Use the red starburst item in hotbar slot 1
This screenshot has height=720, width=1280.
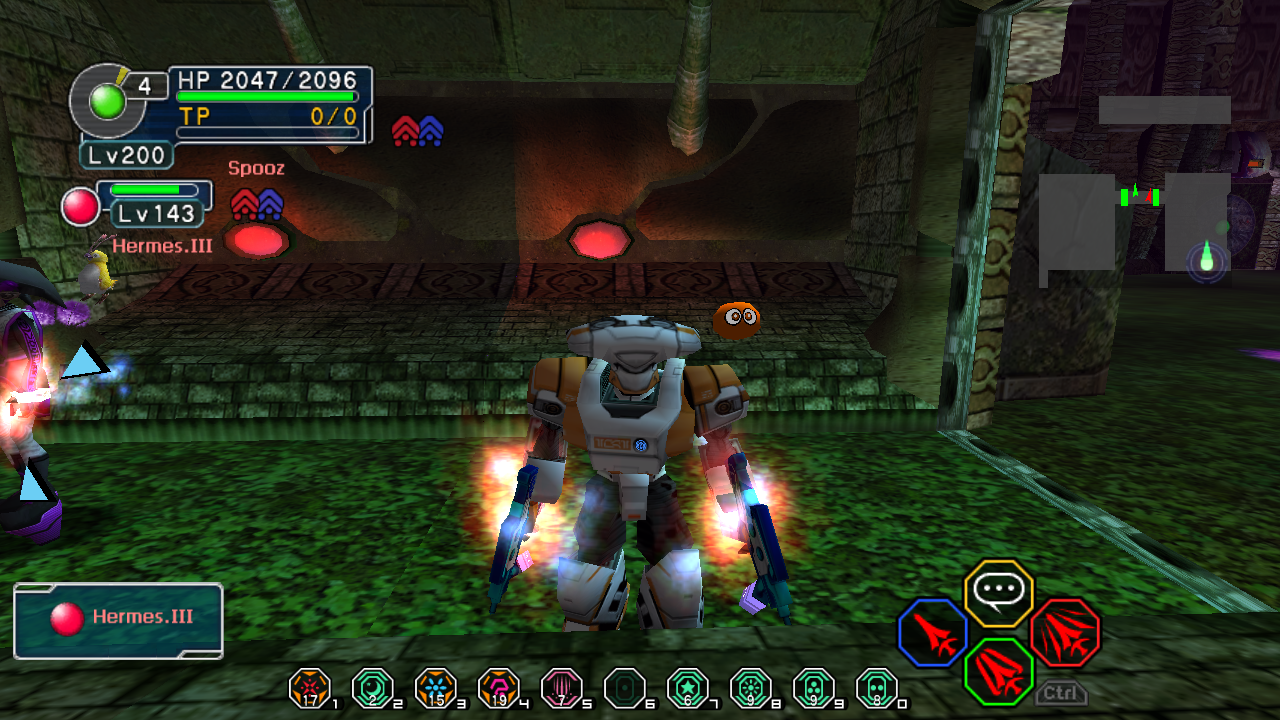pos(309,687)
